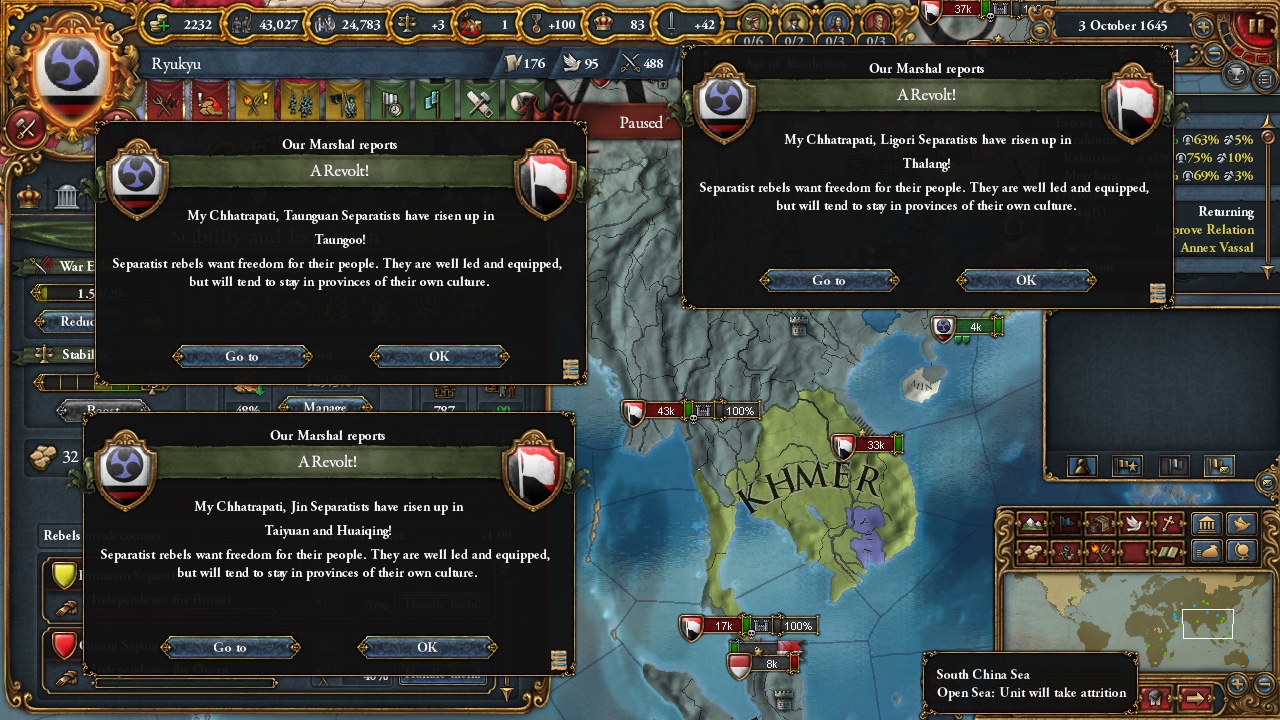Go to the Thalang revolt province

pyautogui.click(x=829, y=280)
